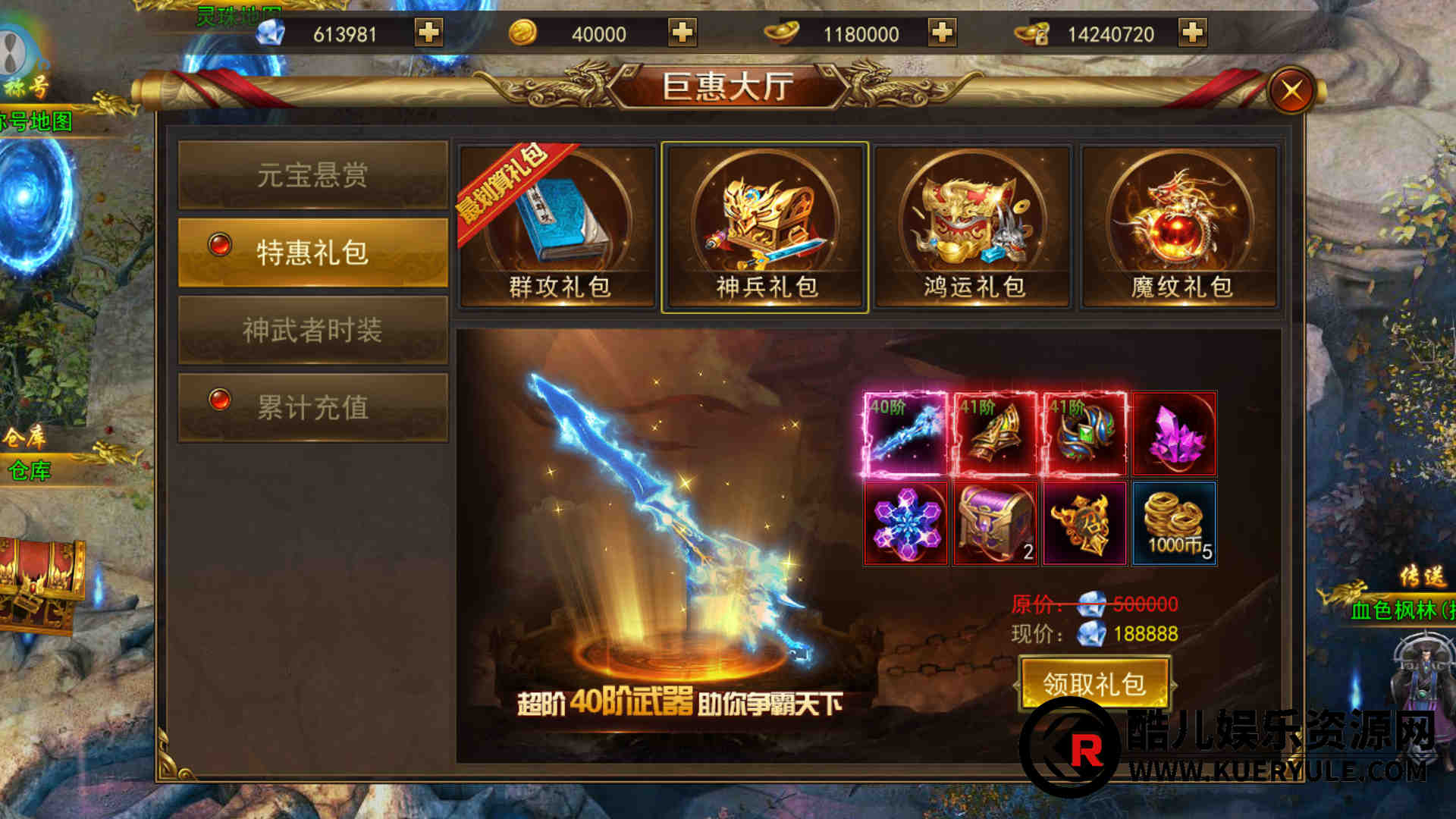This screenshot has width=1456, height=819.
Task: Inspect the purple snowflake gem reward
Action: pos(905,523)
